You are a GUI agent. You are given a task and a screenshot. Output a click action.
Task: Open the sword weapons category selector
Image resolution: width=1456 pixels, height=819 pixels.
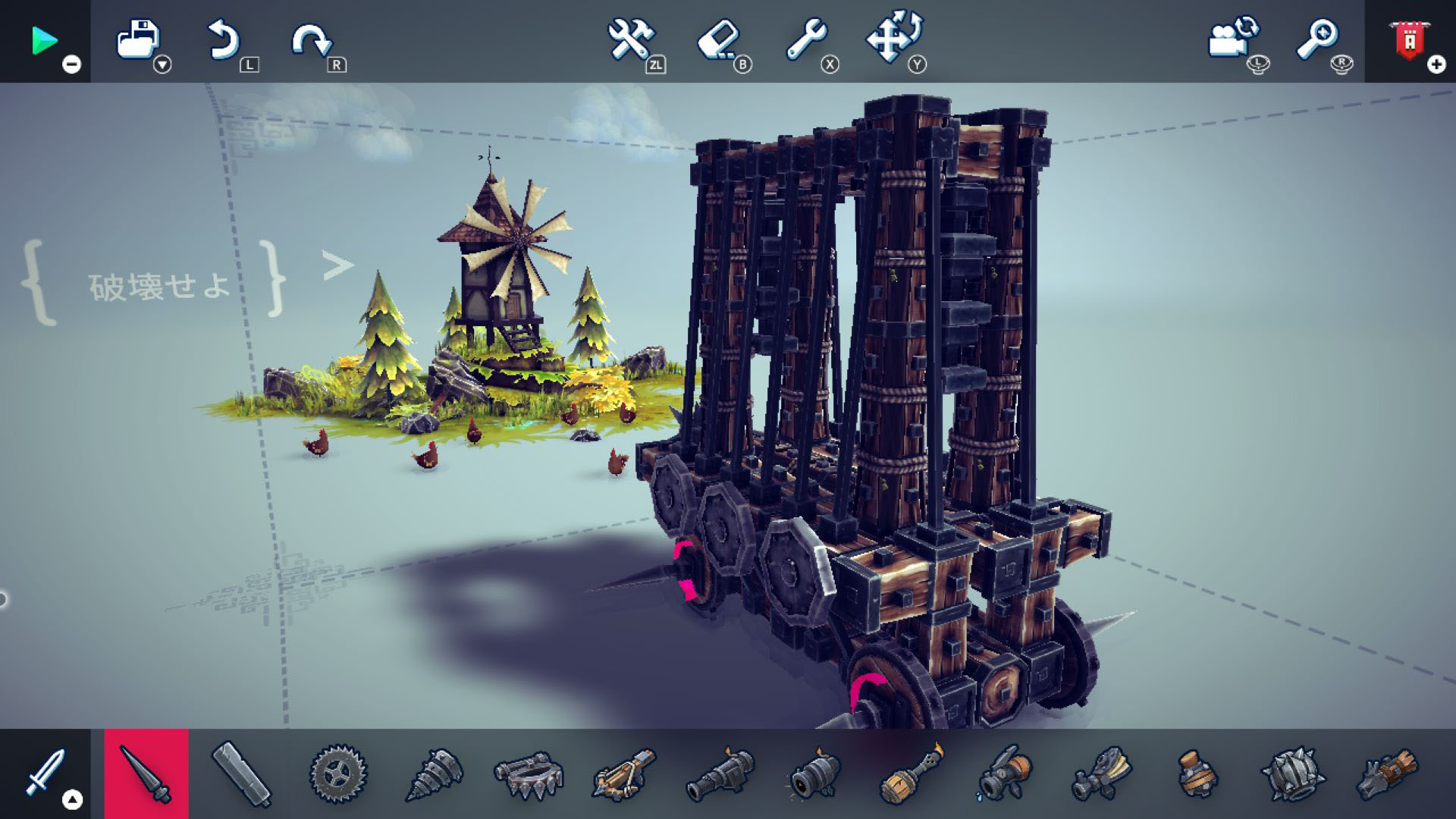pyautogui.click(x=45, y=773)
